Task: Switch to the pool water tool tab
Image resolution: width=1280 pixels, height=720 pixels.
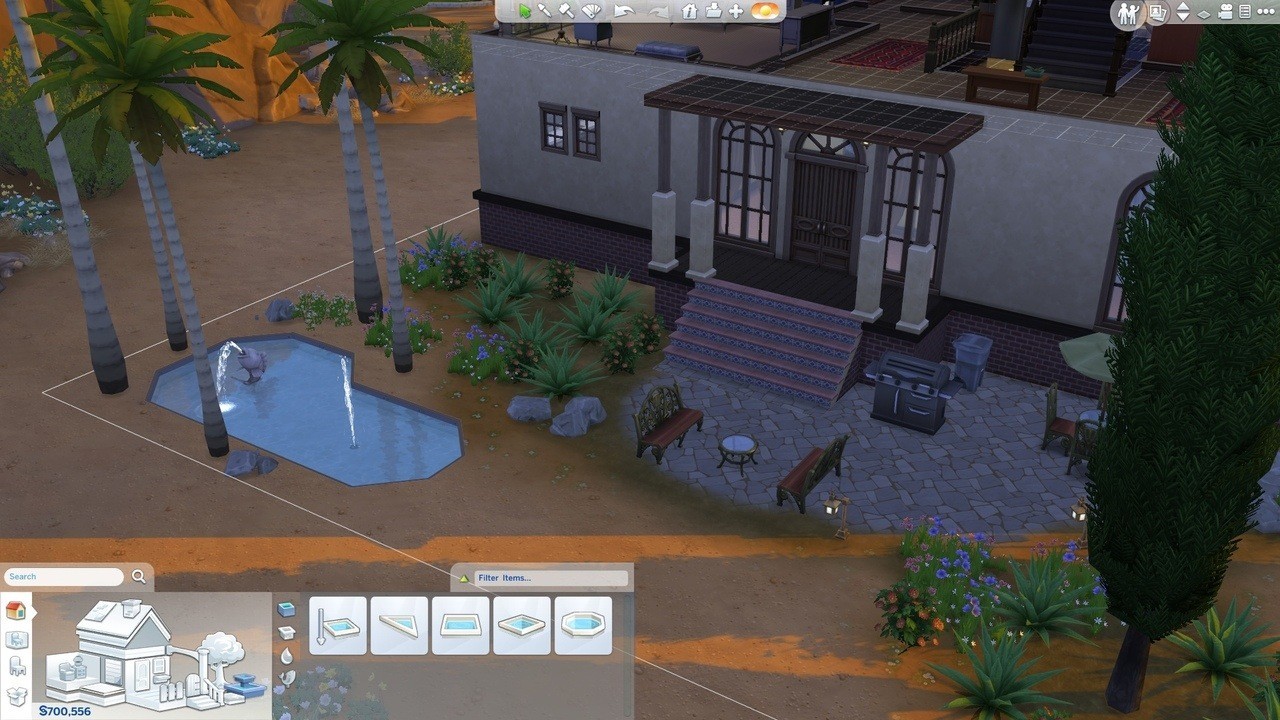Action: tap(285, 654)
